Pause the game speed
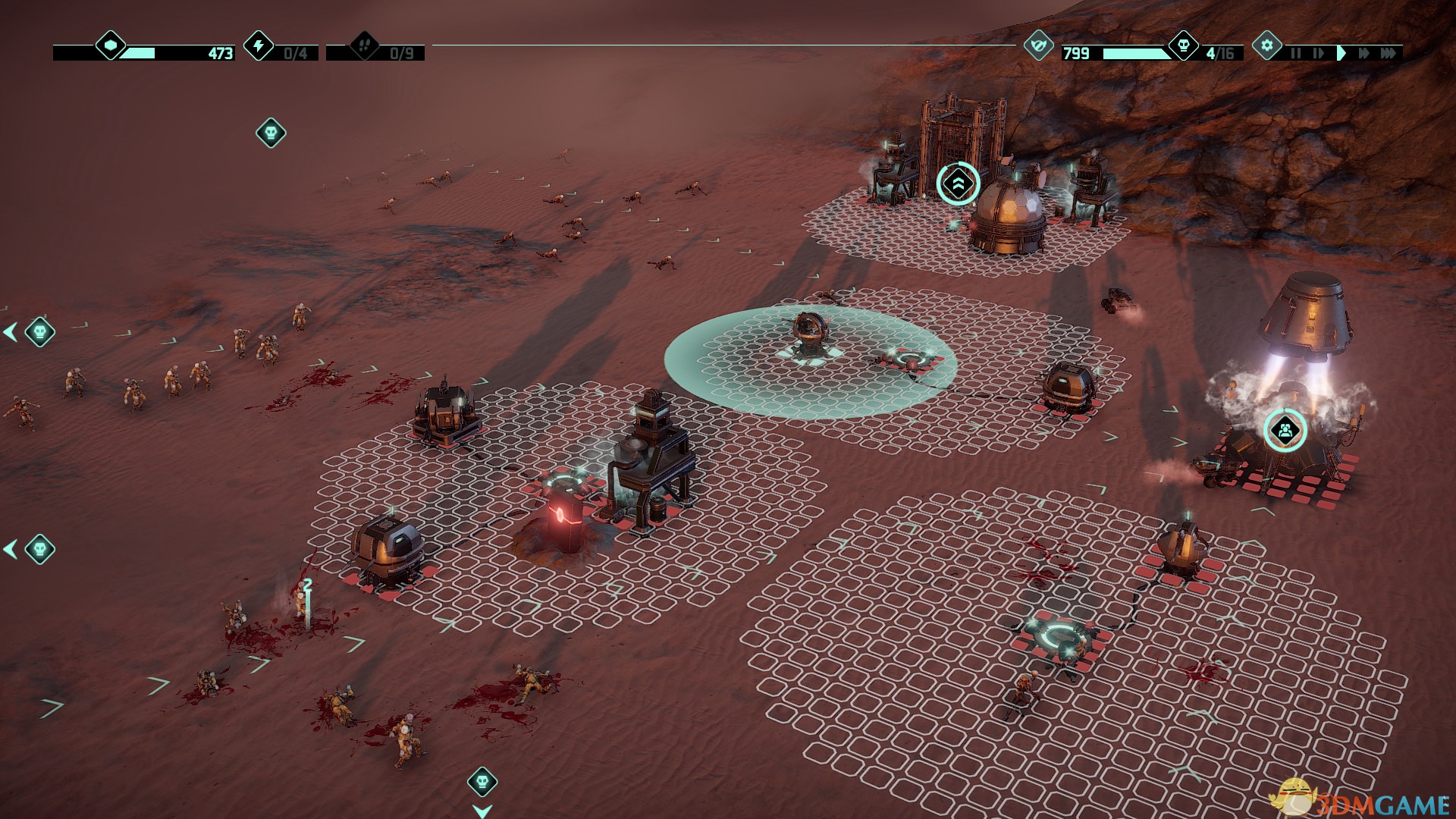This screenshot has height=819, width=1456. point(1295,53)
